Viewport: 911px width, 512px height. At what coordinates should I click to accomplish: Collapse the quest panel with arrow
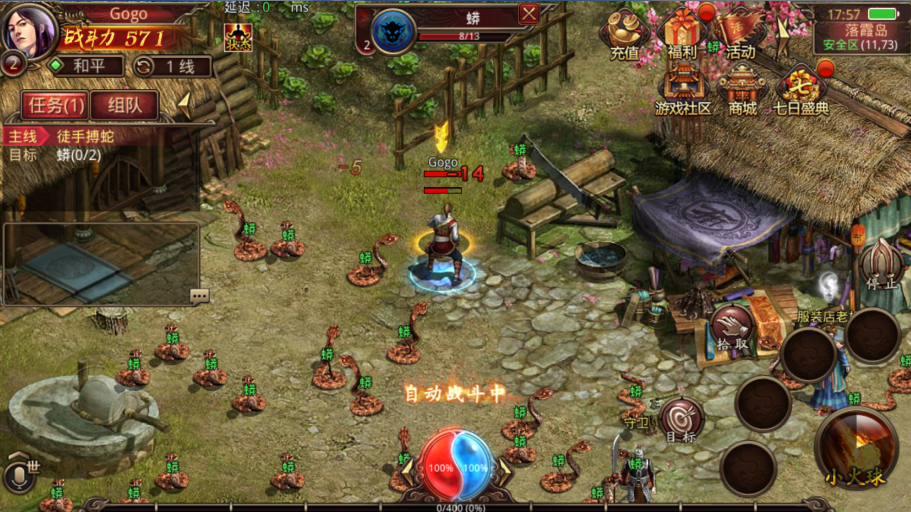click(184, 103)
